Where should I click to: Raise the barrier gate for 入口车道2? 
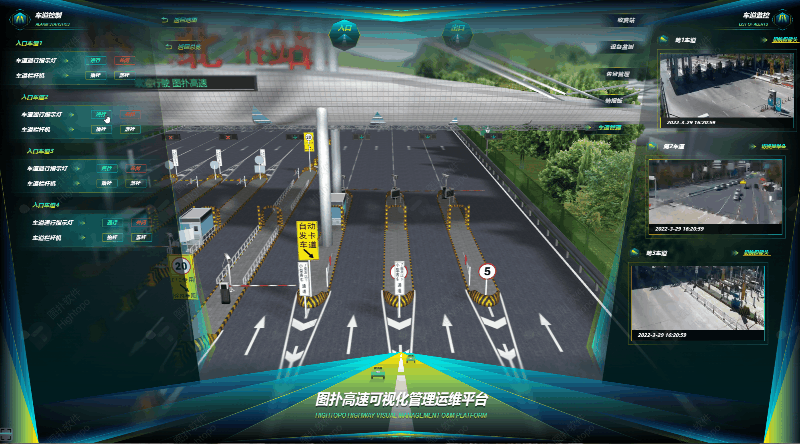(100, 129)
